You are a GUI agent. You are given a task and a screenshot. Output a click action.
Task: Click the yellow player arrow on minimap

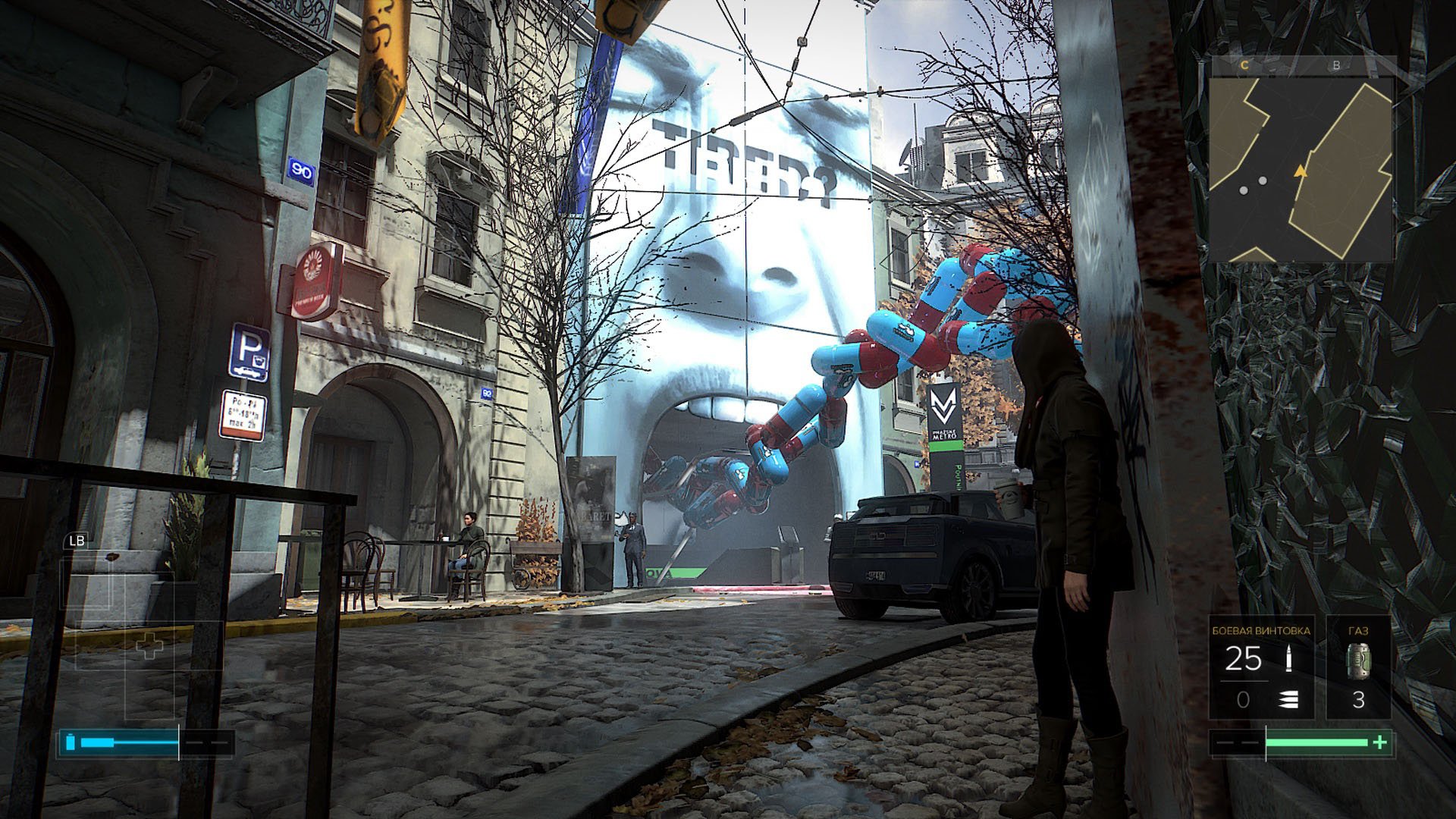[1301, 171]
